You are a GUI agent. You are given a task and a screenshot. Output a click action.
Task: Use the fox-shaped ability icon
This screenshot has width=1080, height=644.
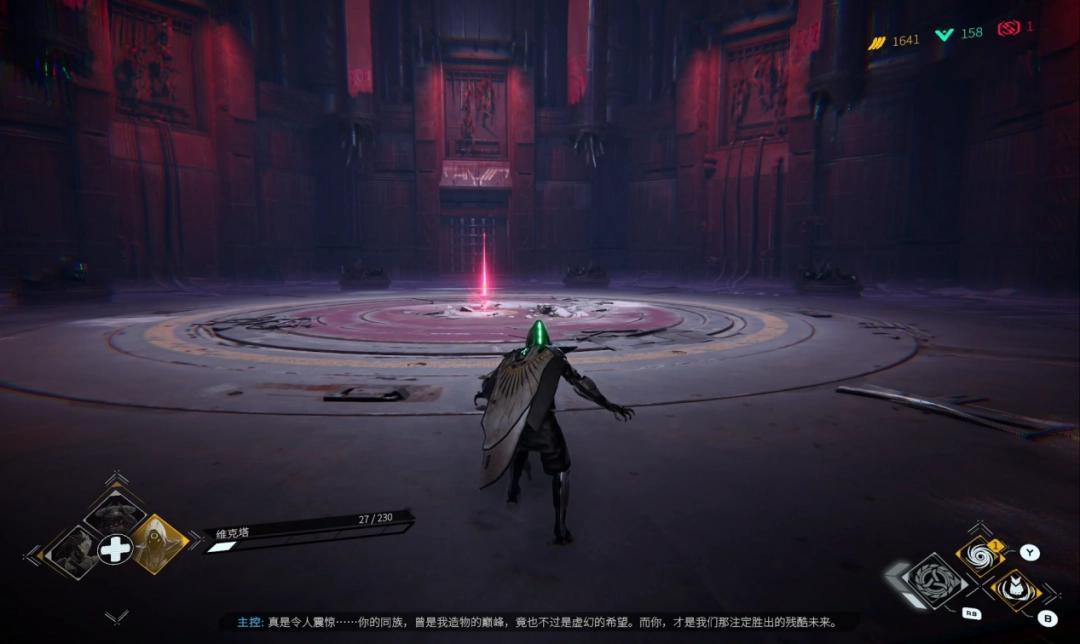tap(1014, 589)
